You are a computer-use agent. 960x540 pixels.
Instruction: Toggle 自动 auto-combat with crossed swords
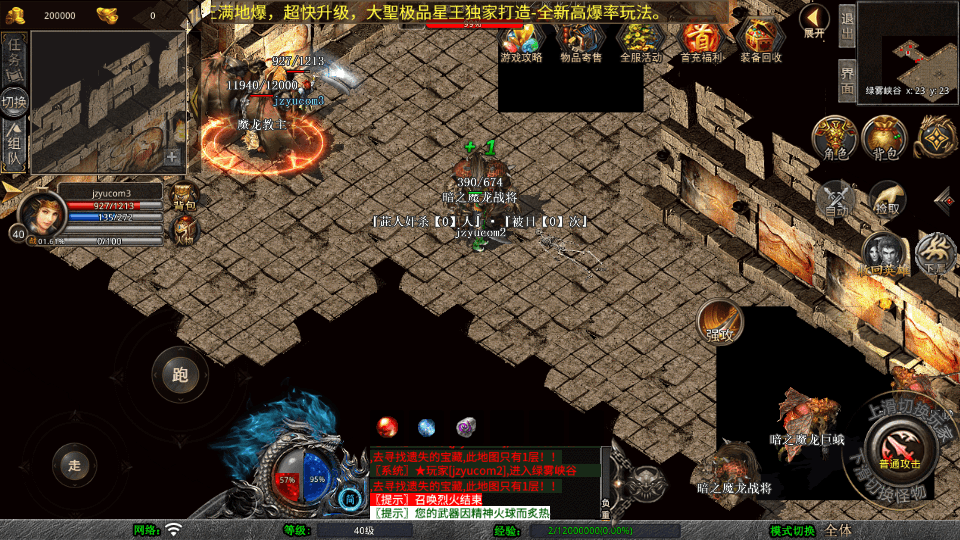[836, 199]
